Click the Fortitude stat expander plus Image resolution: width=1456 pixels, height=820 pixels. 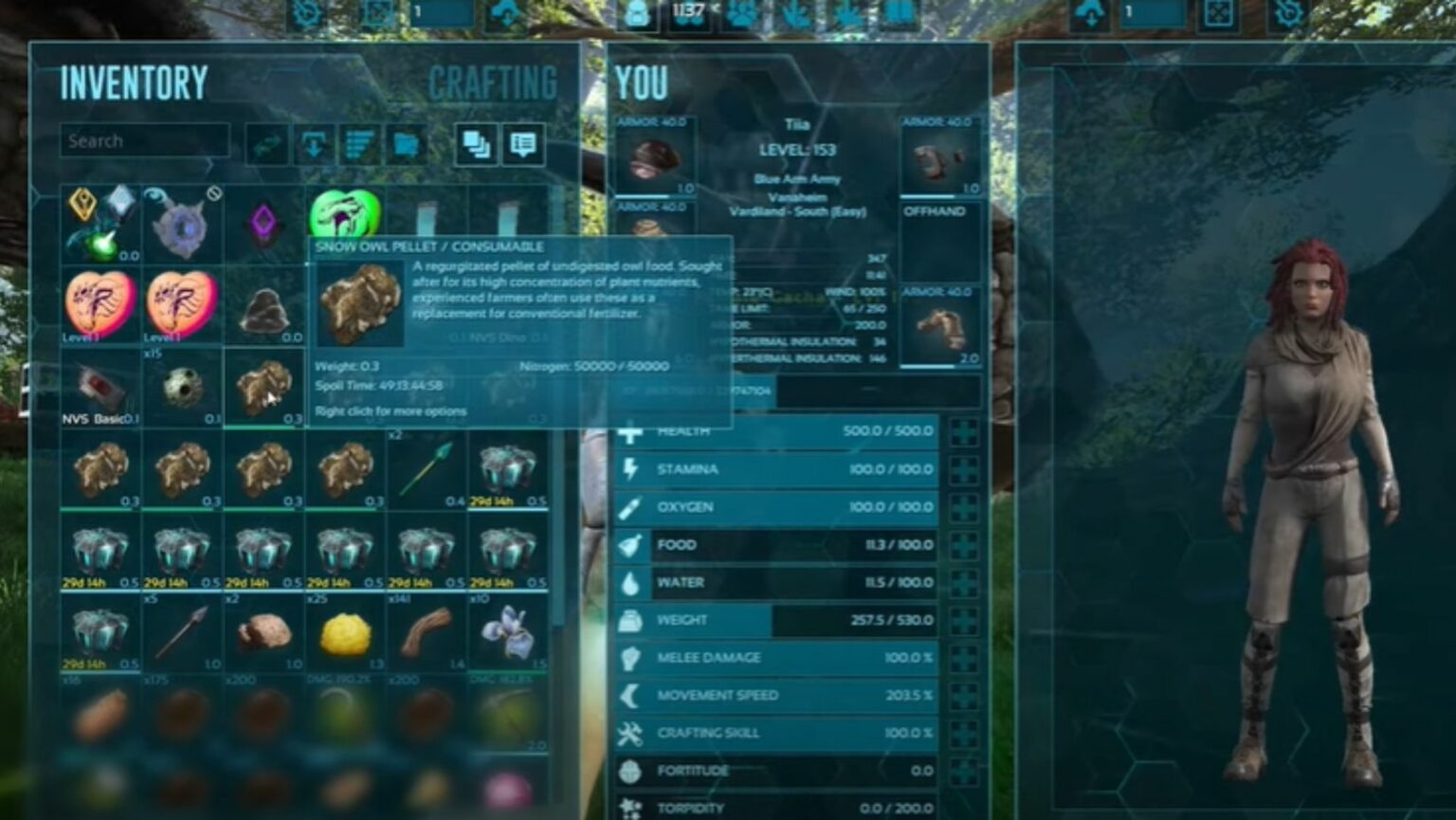[x=964, y=771]
